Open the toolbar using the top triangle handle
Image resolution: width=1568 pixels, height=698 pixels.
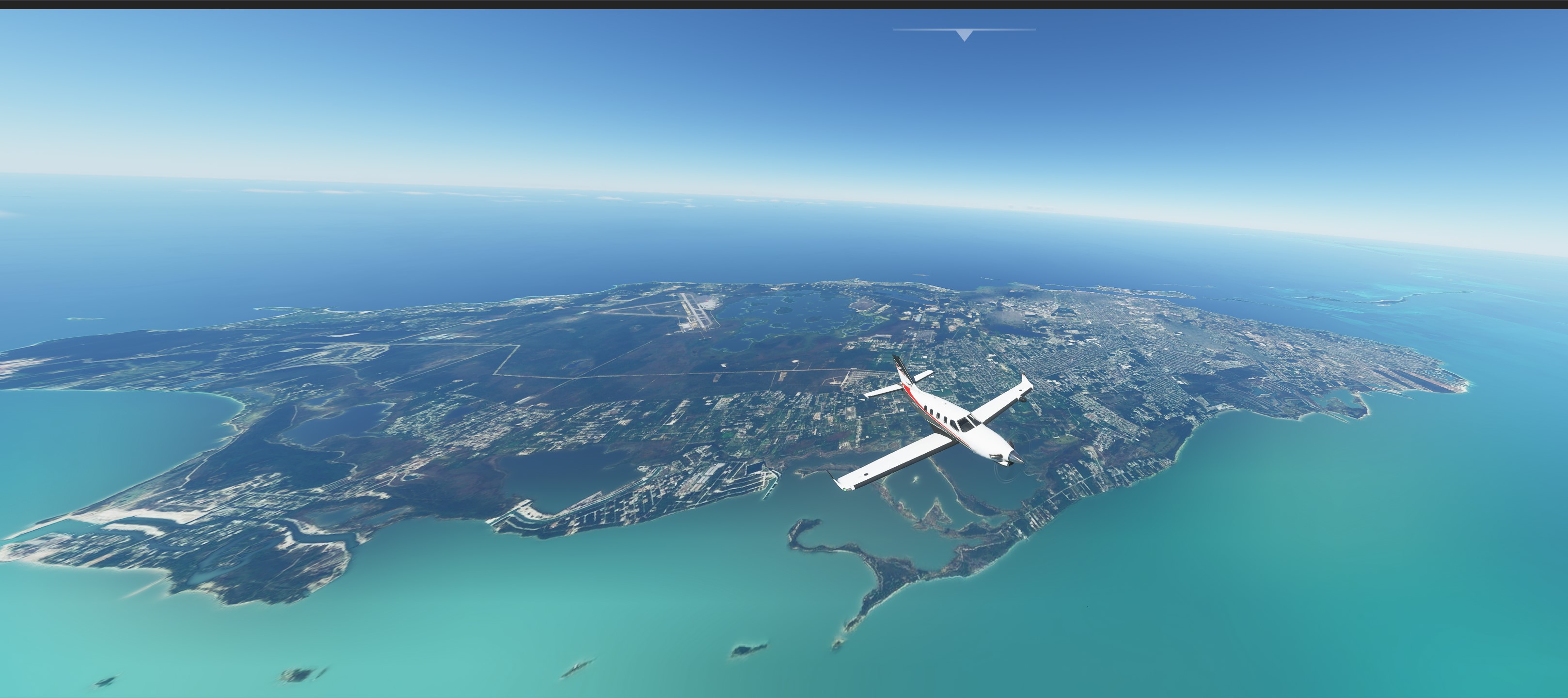(964, 35)
